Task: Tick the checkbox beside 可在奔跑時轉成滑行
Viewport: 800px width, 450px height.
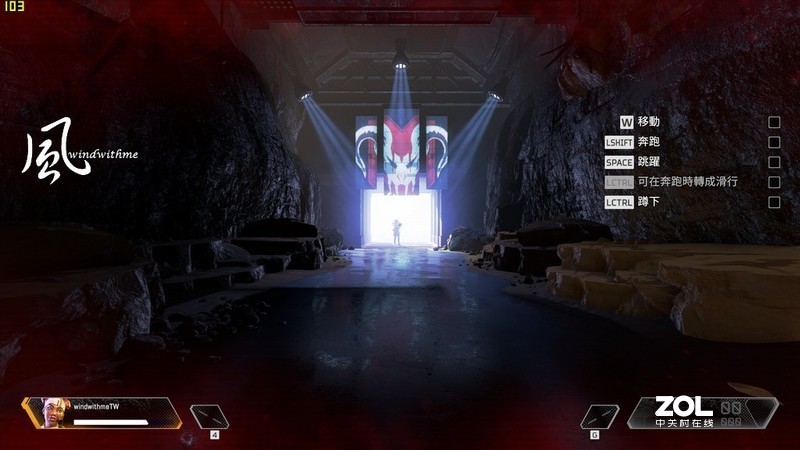Action: (774, 182)
